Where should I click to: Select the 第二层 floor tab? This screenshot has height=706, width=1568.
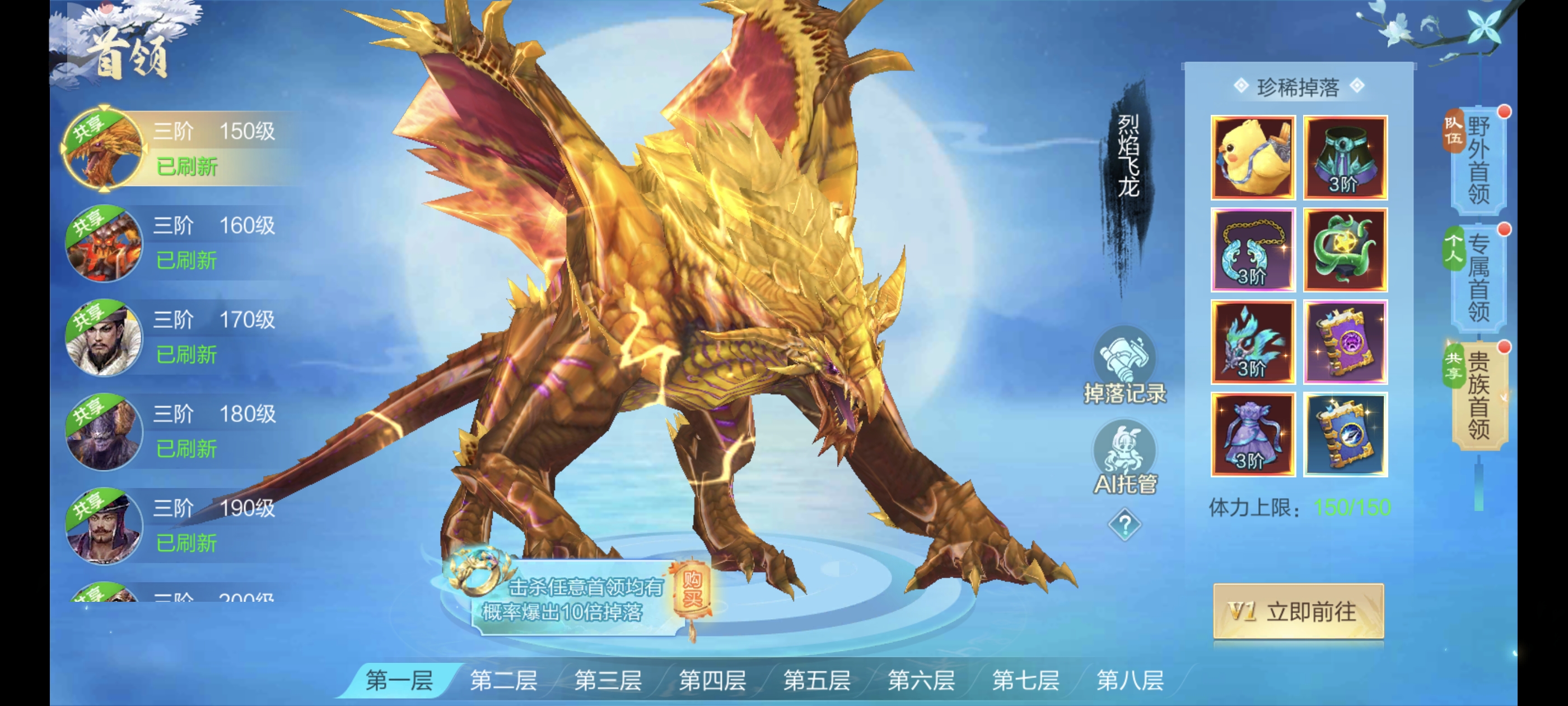click(503, 680)
